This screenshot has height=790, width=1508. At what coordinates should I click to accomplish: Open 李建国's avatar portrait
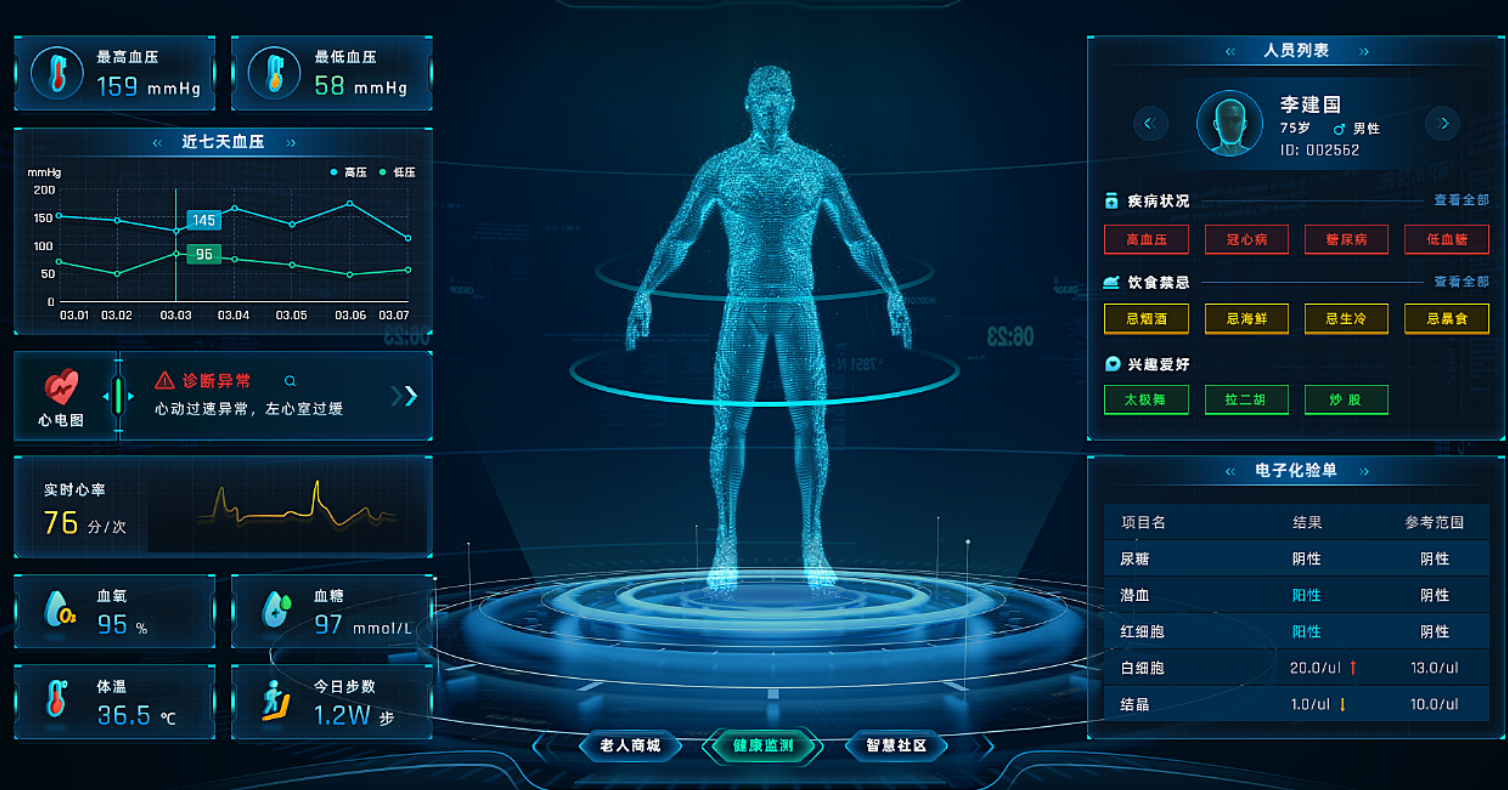[1229, 123]
